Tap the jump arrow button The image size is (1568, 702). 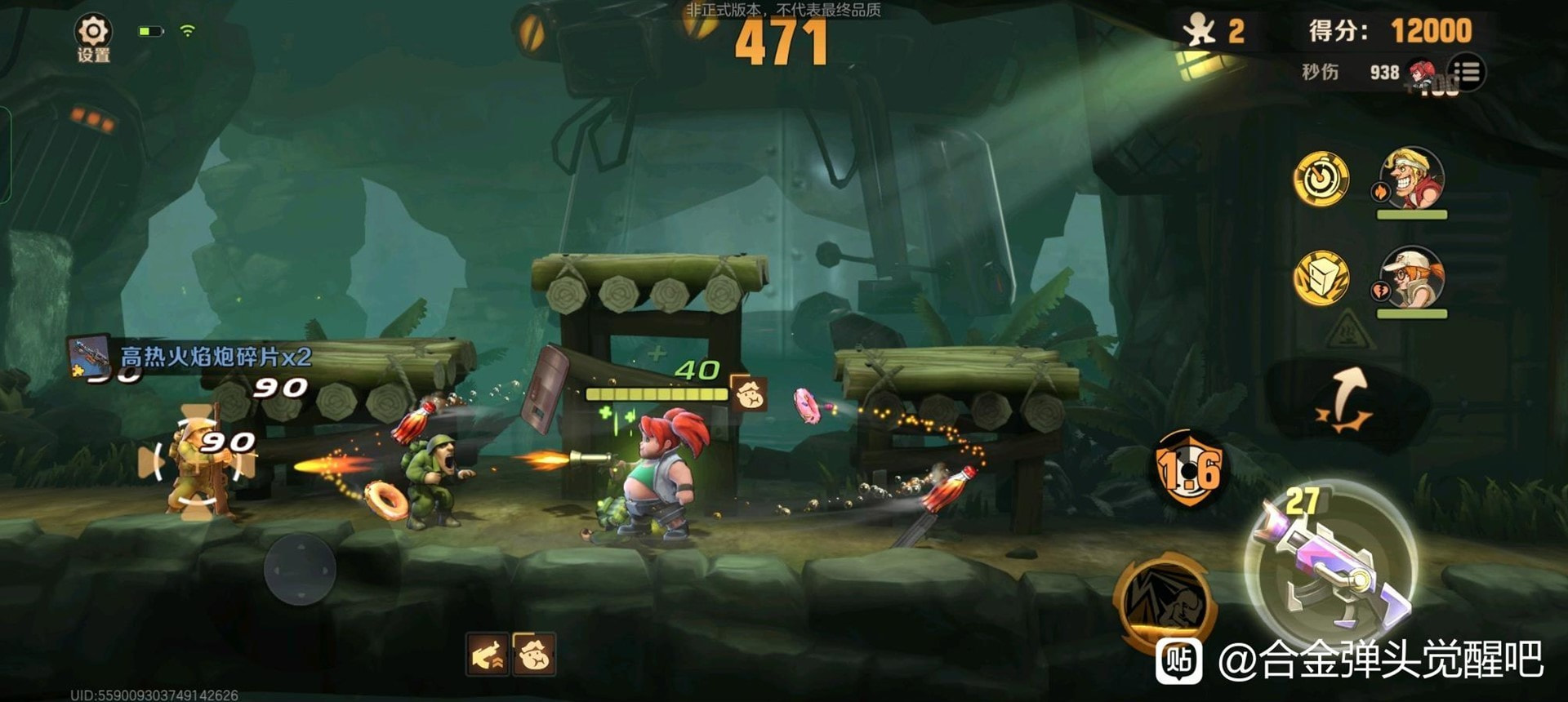point(1345,401)
